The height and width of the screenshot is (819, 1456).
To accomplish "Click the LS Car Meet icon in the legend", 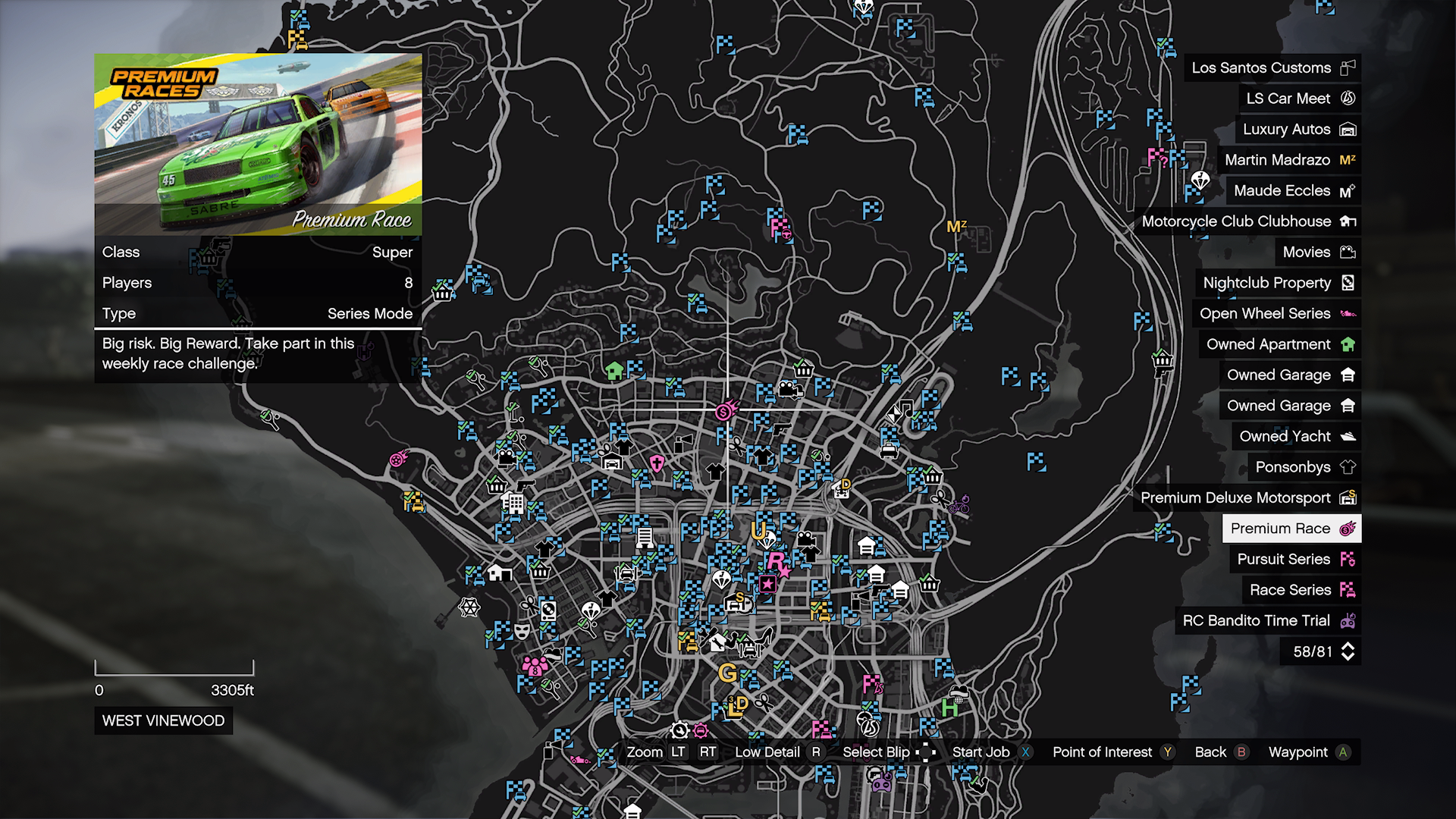I will coord(1348,98).
